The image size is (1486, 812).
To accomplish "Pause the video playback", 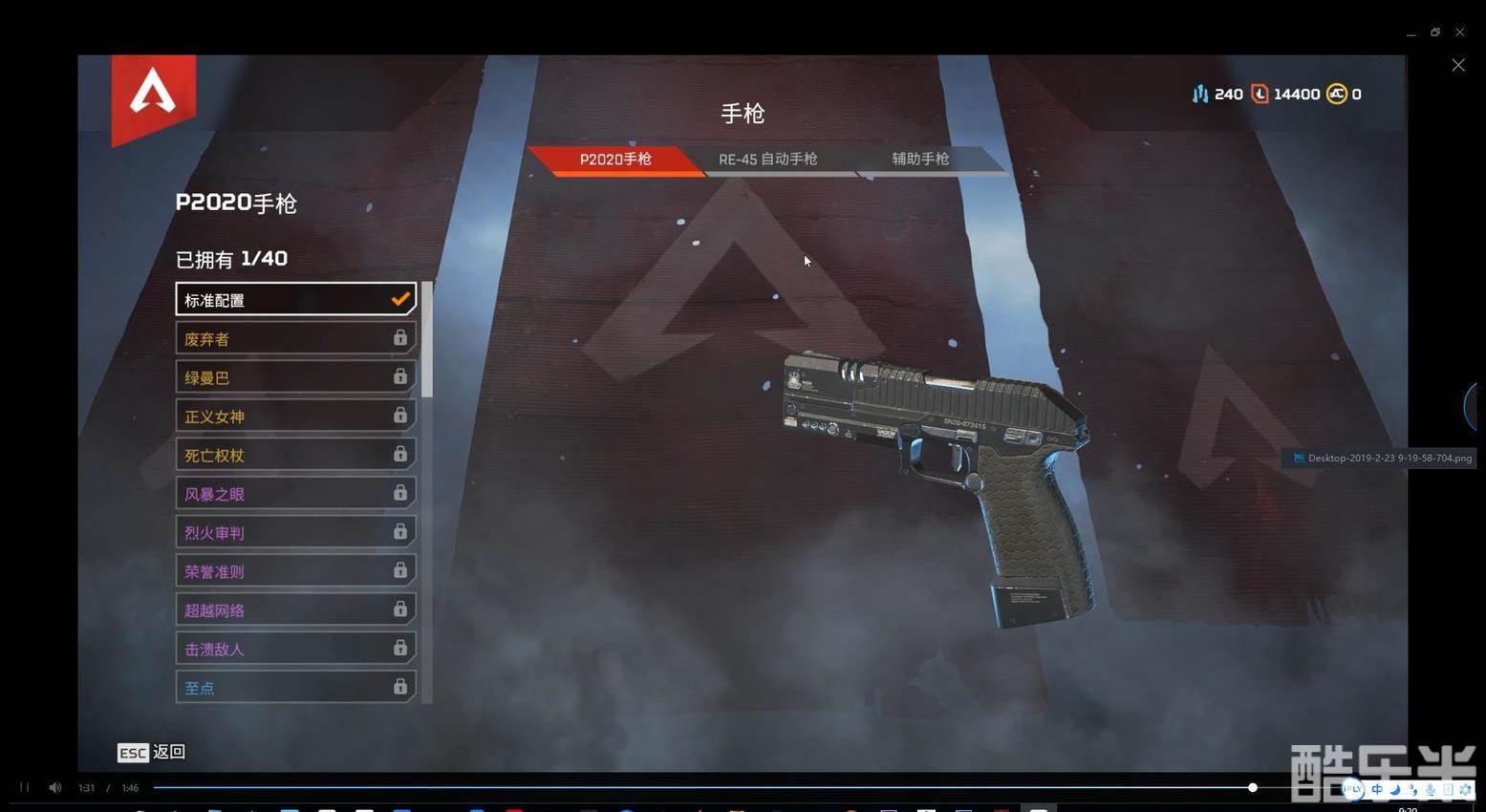I will click(24, 787).
